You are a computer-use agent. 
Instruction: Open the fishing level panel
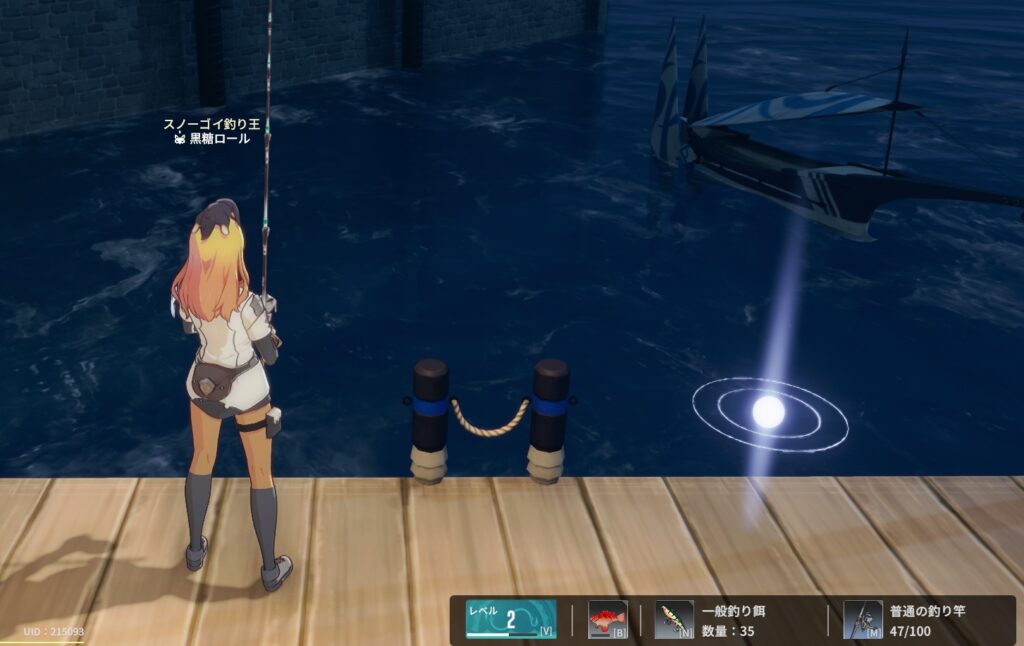point(511,619)
